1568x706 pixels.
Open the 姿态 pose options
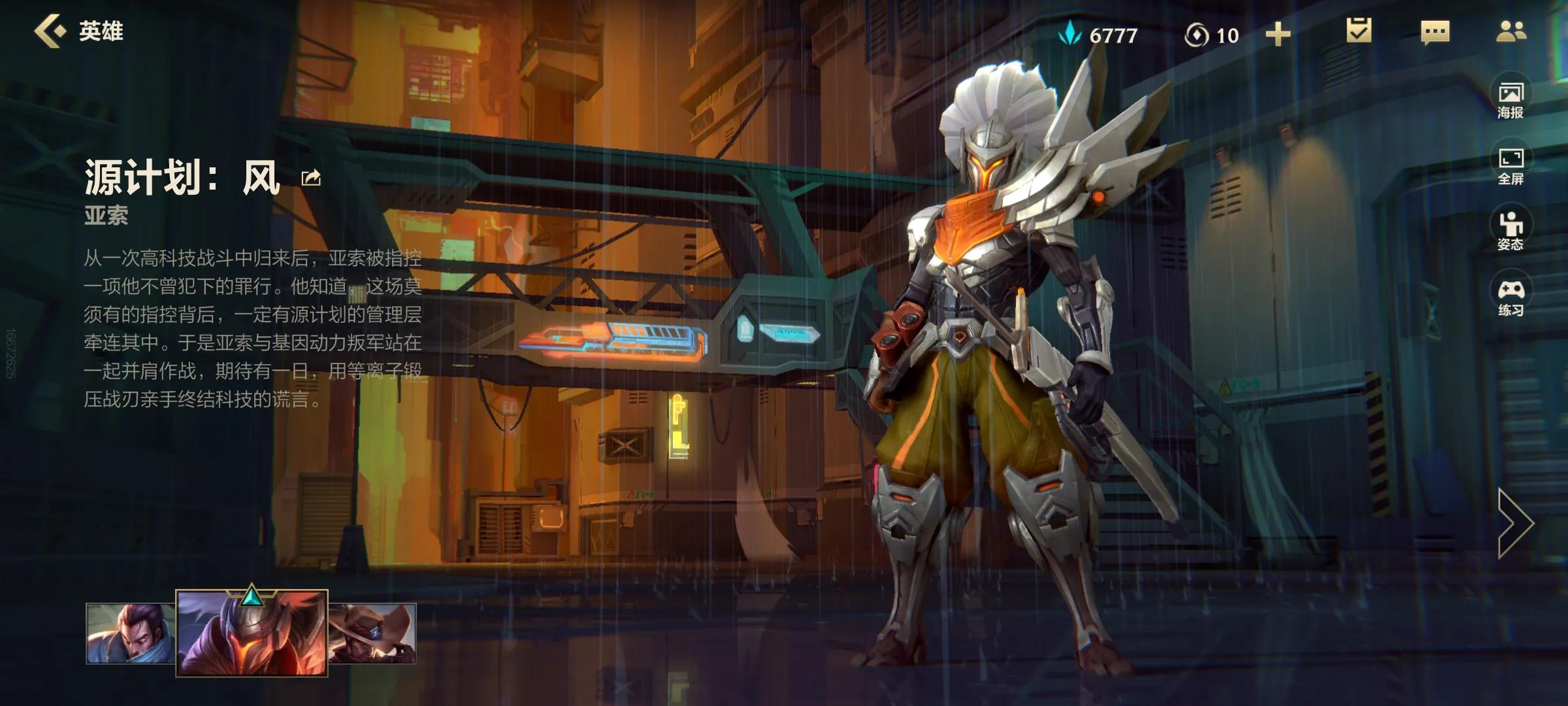coord(1511,230)
